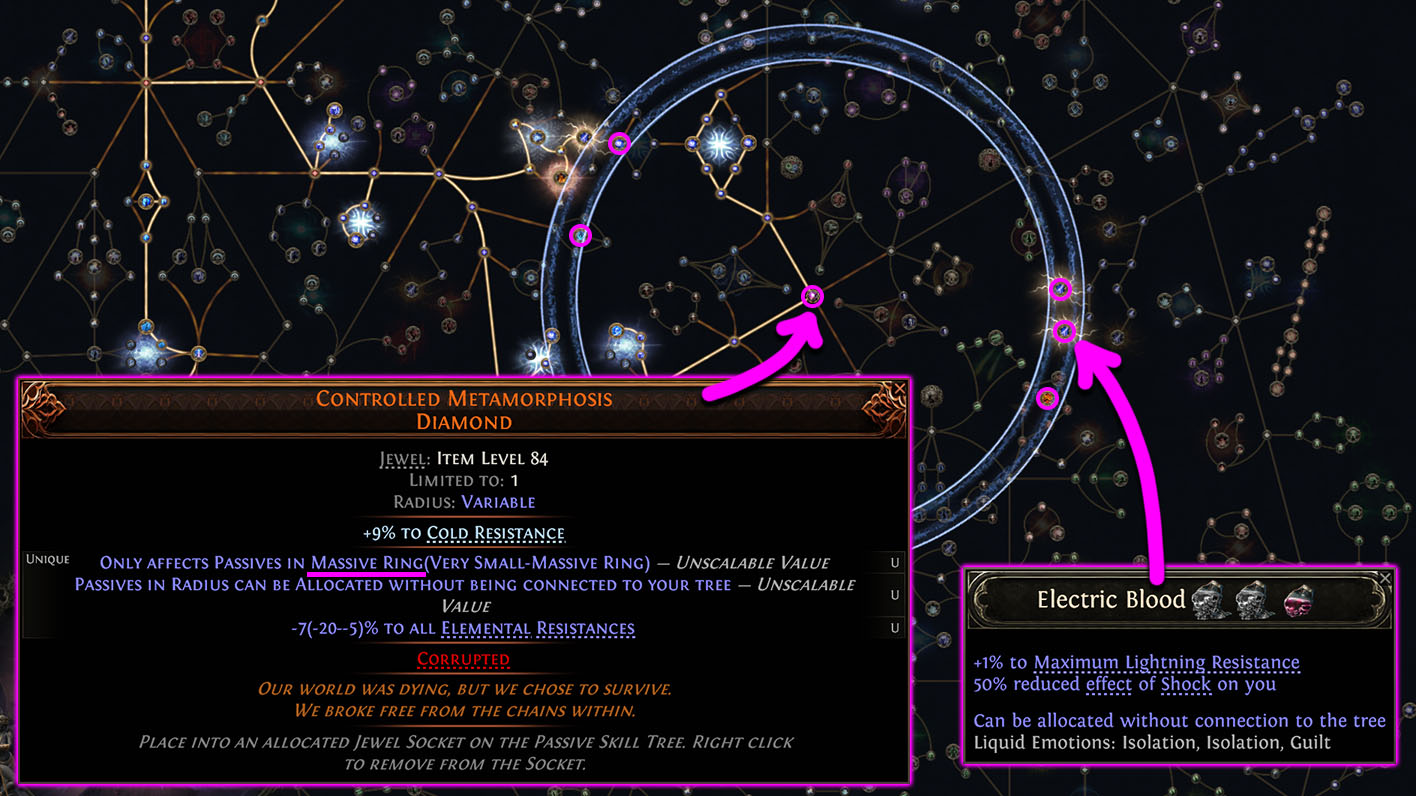Allocate the Electric Blood passive node

[1066, 330]
